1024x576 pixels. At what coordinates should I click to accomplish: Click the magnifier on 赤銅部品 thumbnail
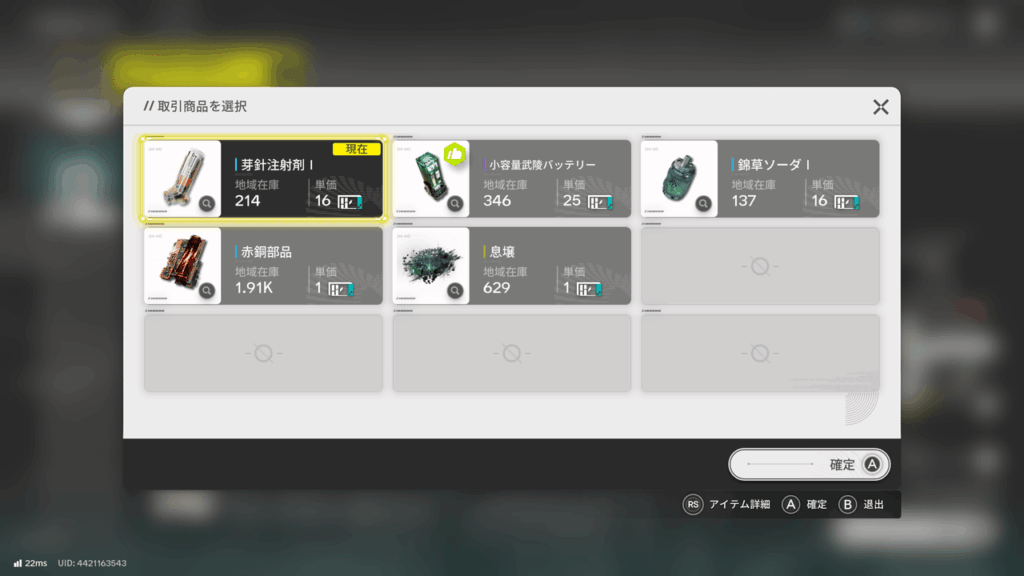coord(207,291)
